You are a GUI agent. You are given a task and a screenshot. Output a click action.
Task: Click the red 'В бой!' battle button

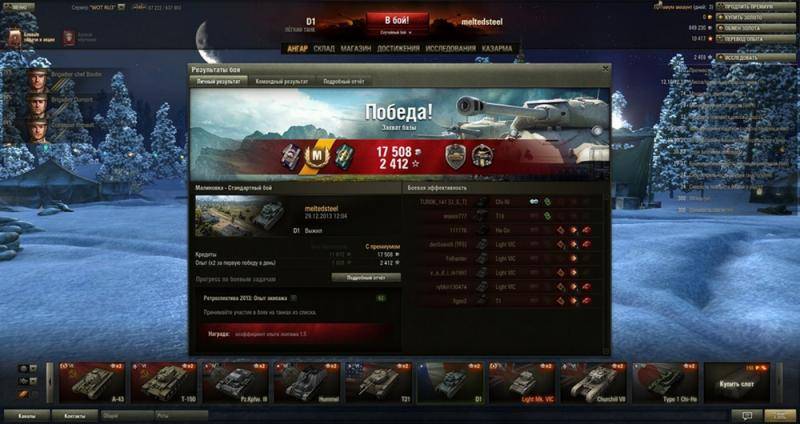tap(399, 20)
